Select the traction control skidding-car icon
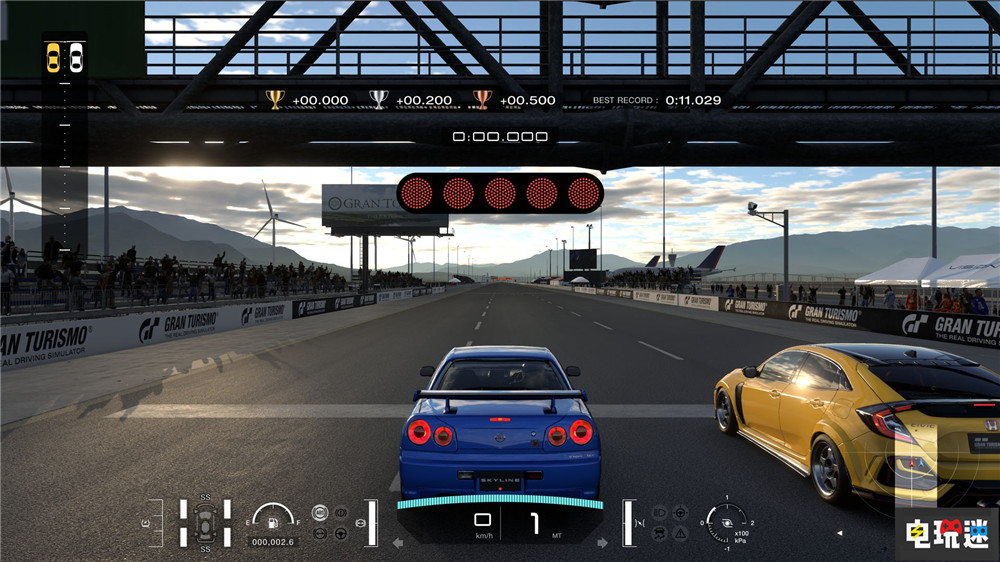Viewport: 1000px width, 562px height. click(659, 533)
